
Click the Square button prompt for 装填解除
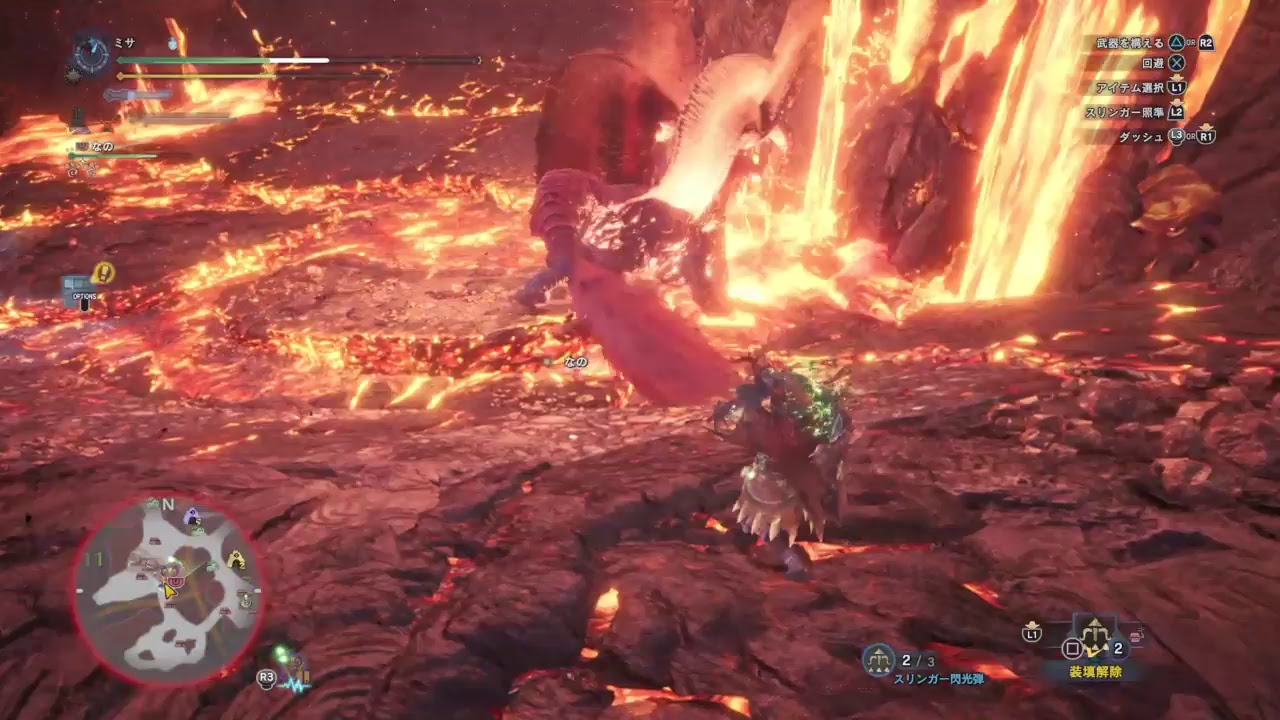pos(1072,649)
